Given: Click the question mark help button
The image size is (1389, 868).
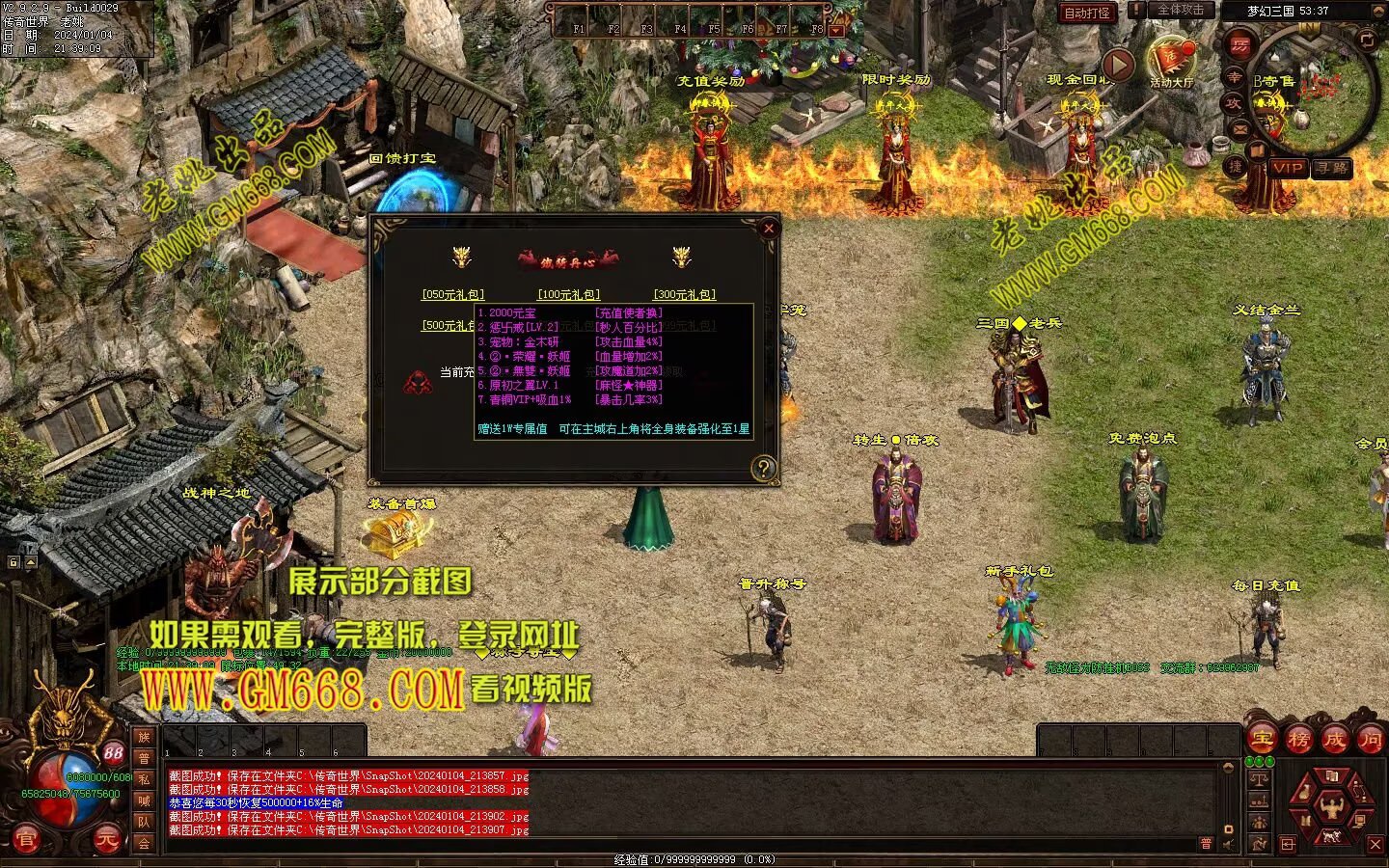Looking at the screenshot, I should click(763, 469).
